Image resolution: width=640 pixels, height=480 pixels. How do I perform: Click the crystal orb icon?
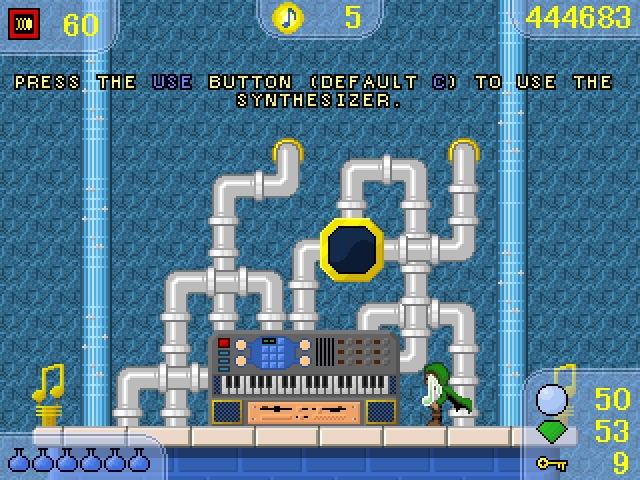[x=553, y=401]
